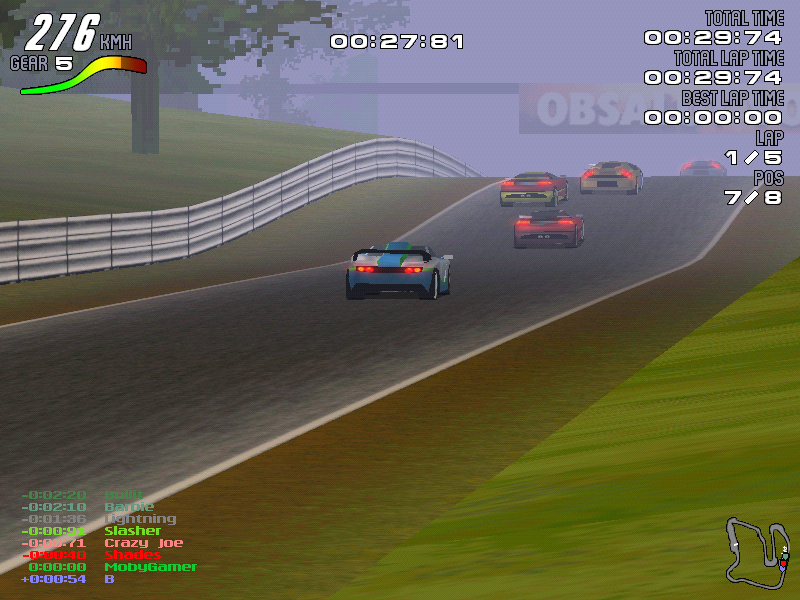Select the MobyGamer standings row
The height and width of the screenshot is (600, 800).
coord(150,567)
